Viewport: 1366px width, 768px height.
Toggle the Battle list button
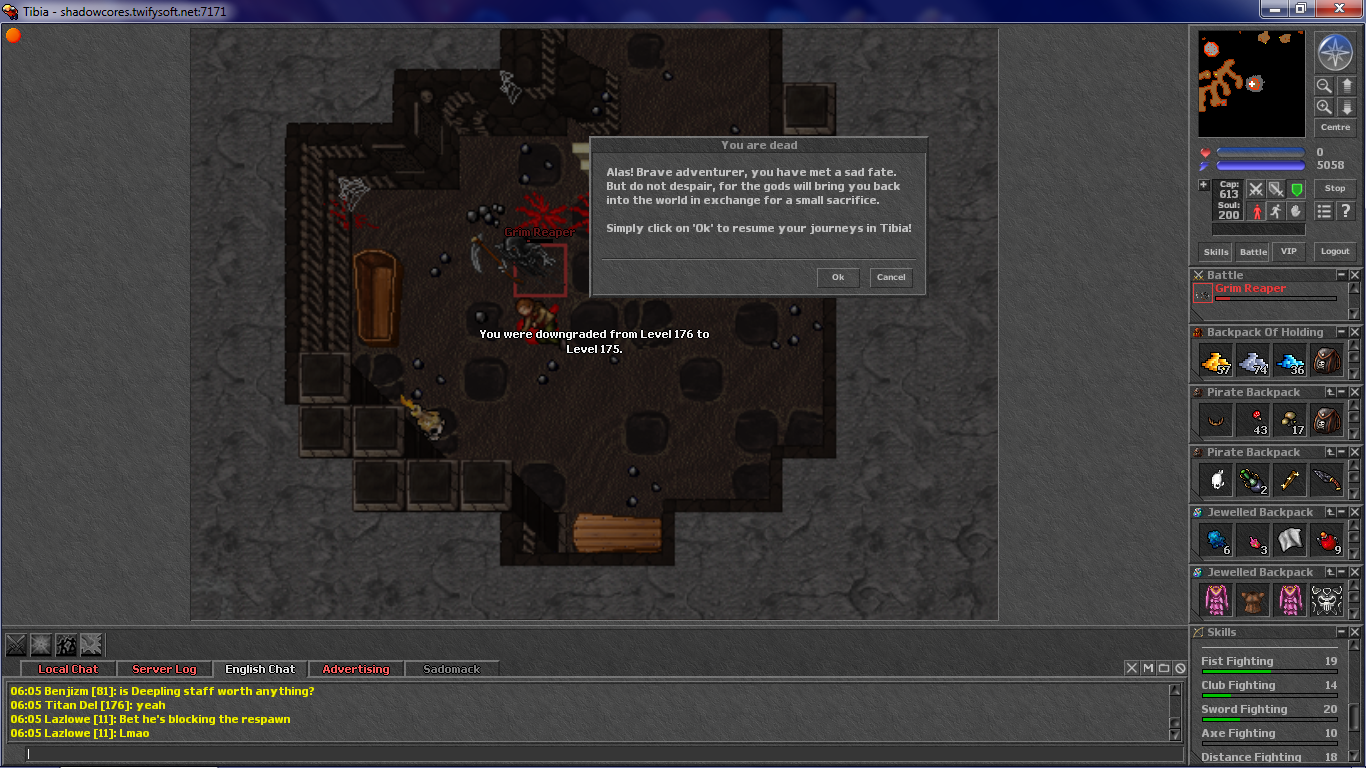point(1253,252)
